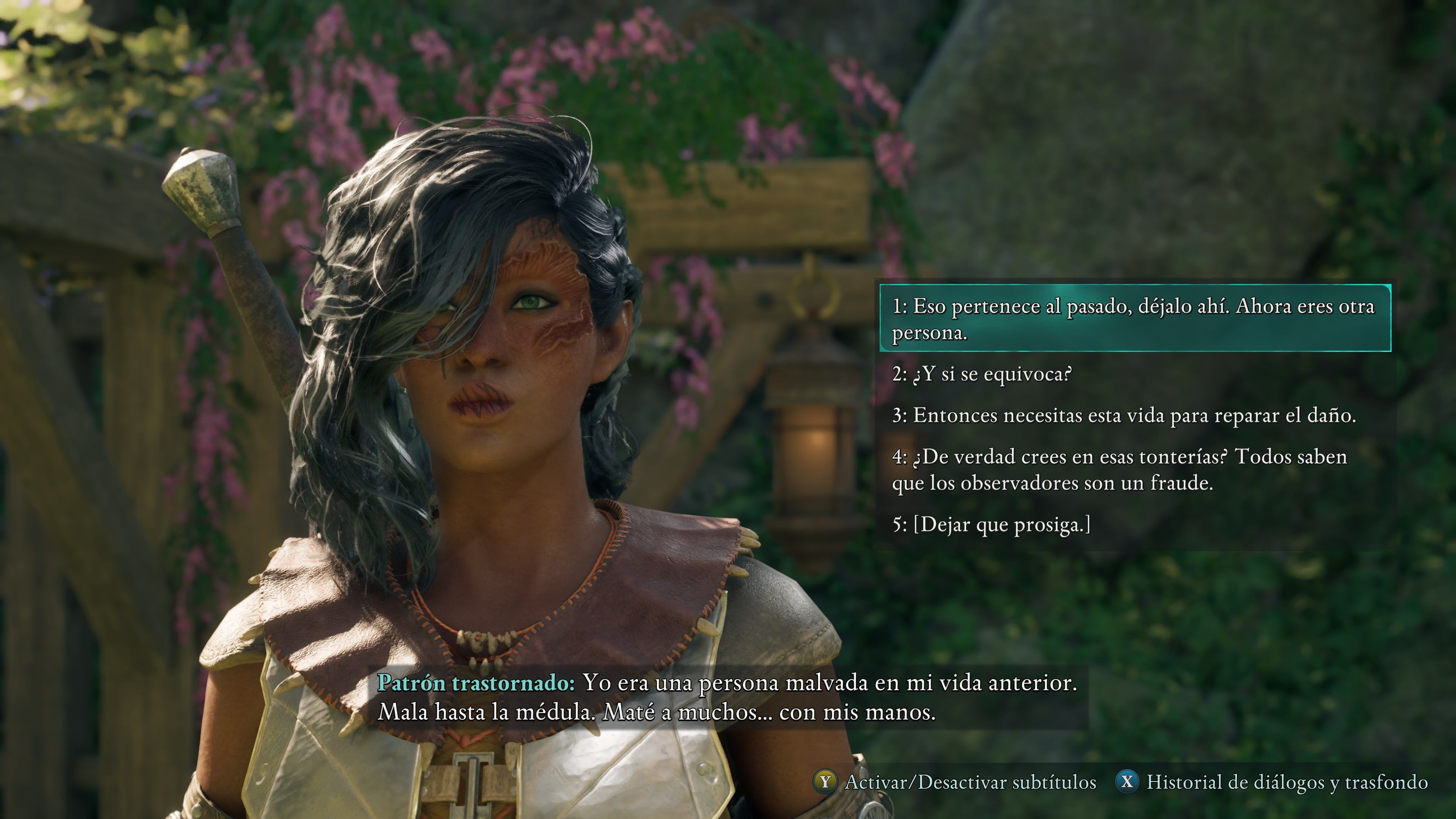
Task: Answer '¿De verdad crees en esas tonterías?'
Action: 1119,470
